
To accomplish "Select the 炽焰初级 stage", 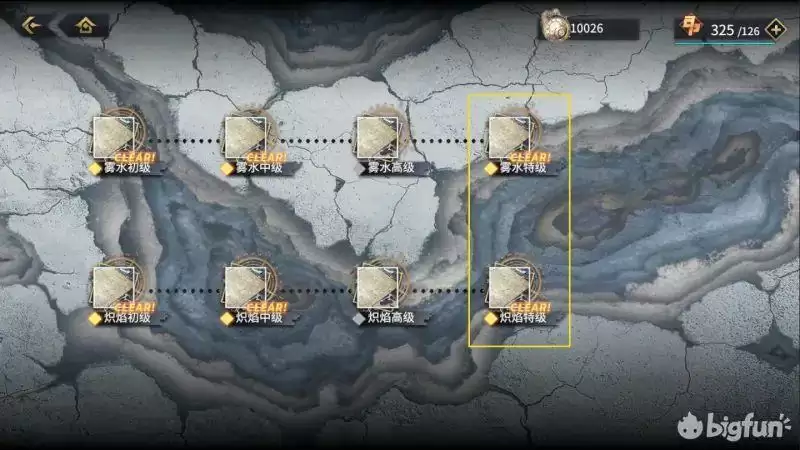I will 117,288.
